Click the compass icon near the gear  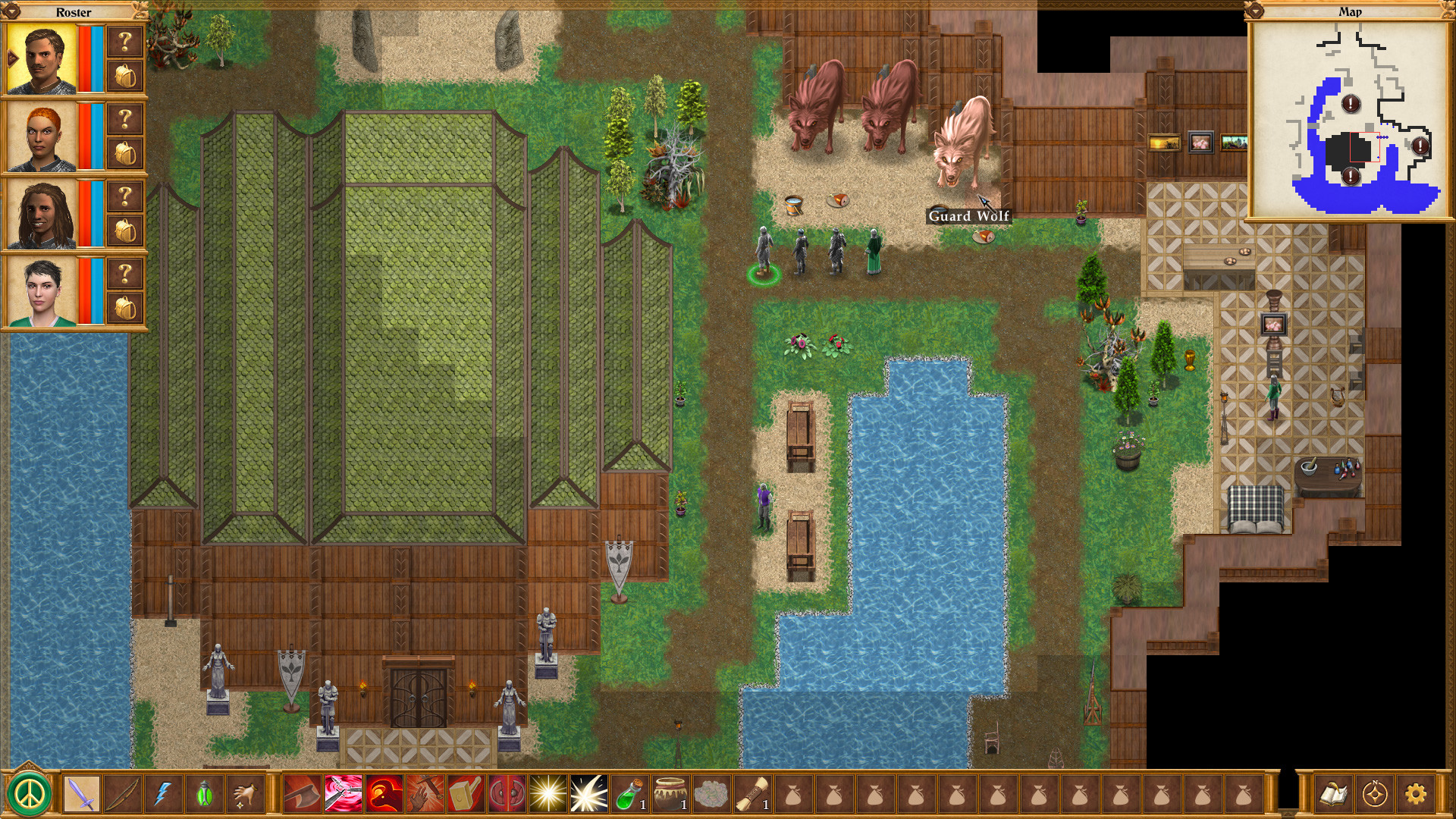point(1374,795)
